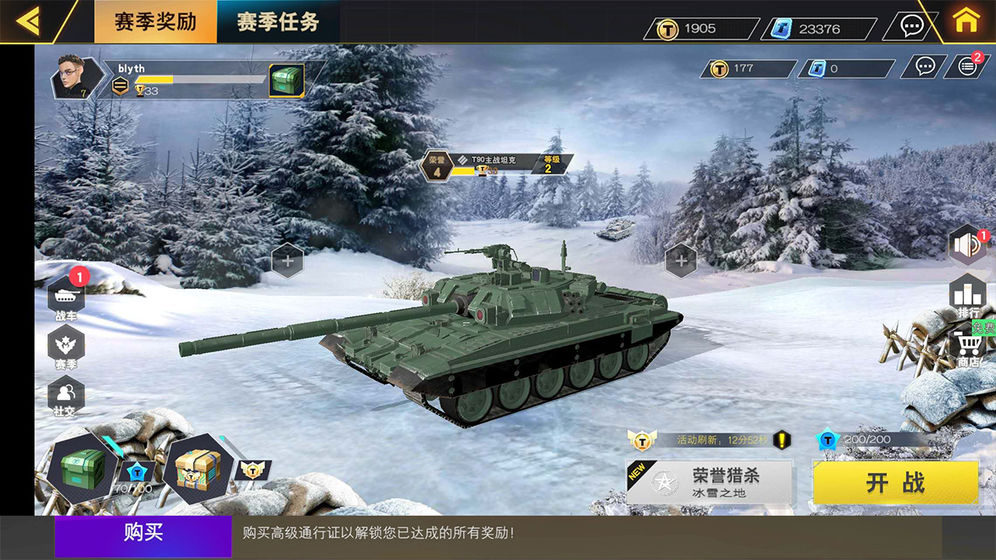The image size is (996, 560).
Task: Show the 排行 leaderboard
Action: [x=968, y=296]
